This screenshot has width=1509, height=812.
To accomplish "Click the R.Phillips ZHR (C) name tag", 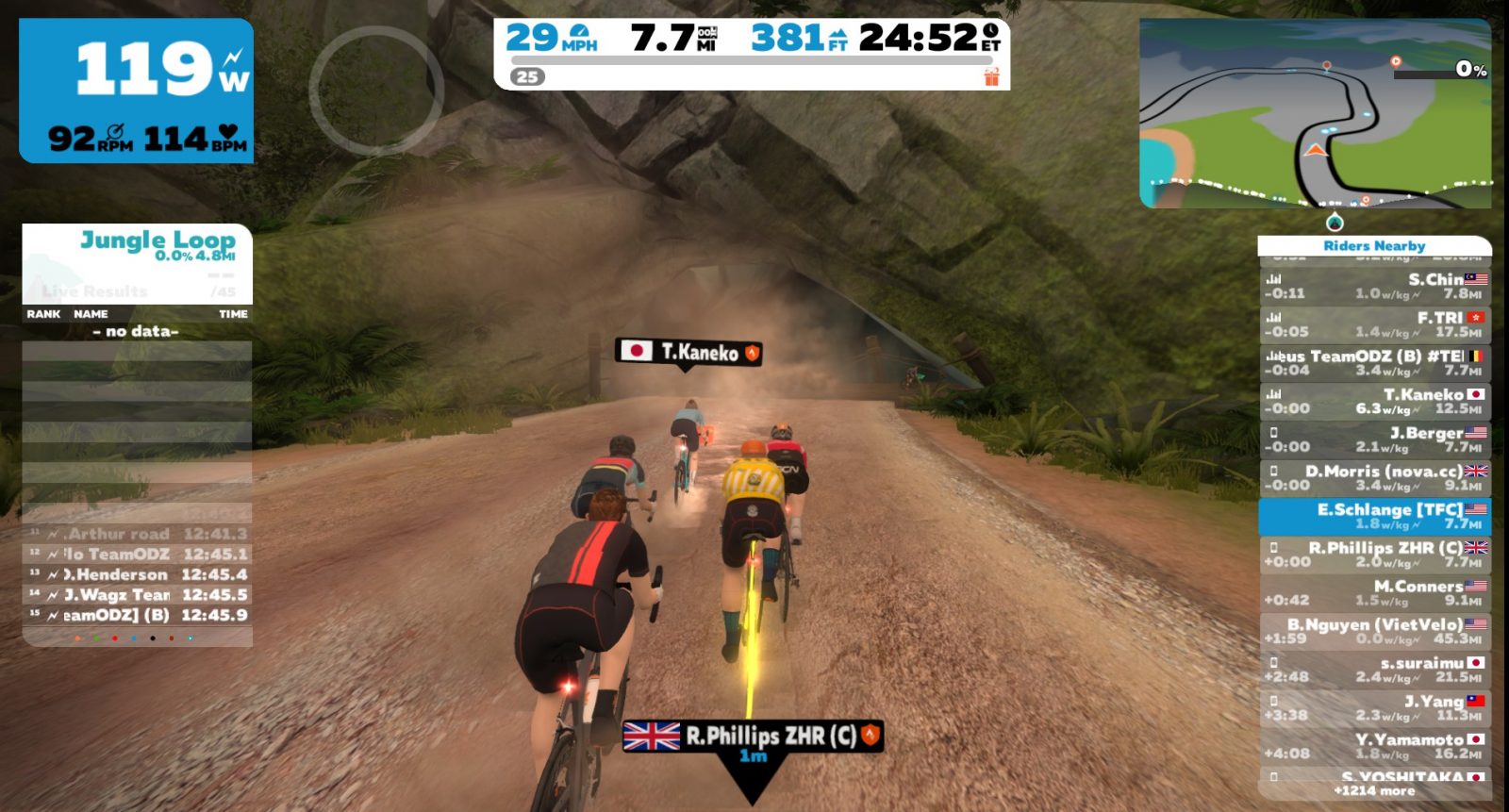I will (753, 736).
